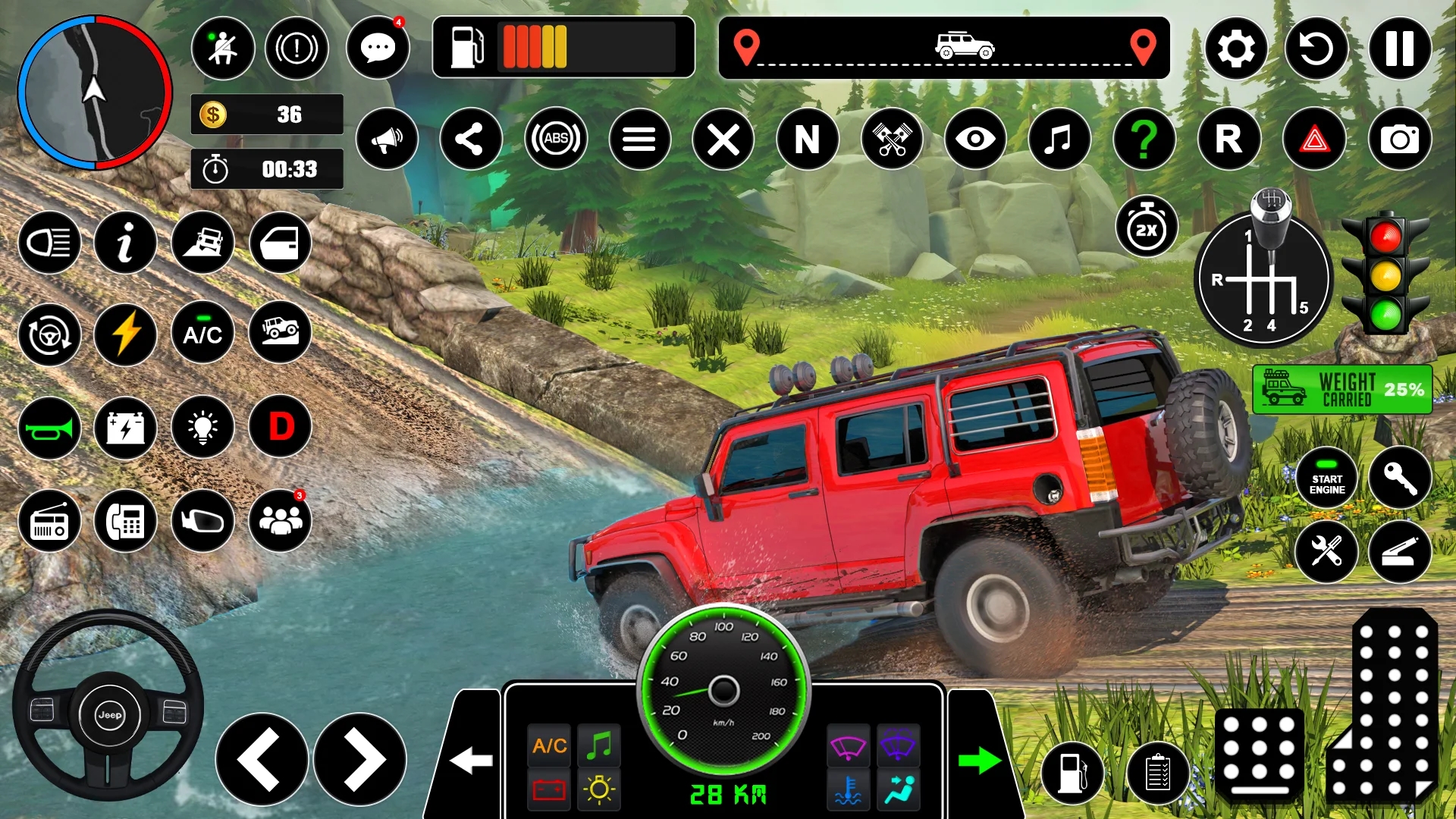Turn on the green right indicator arrow
This screenshot has width=1456, height=819.
coord(979,761)
